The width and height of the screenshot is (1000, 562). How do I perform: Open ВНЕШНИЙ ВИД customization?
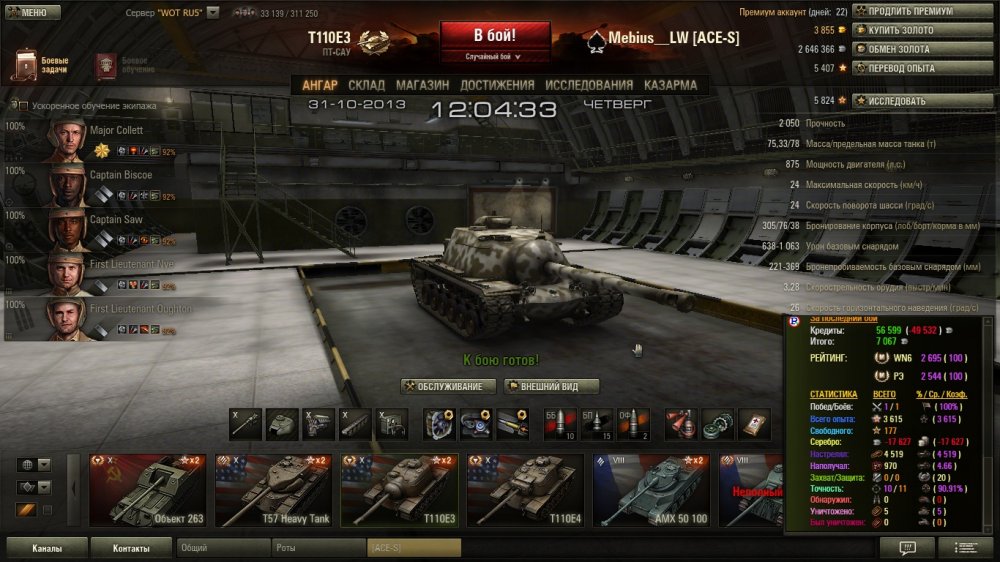(552, 387)
